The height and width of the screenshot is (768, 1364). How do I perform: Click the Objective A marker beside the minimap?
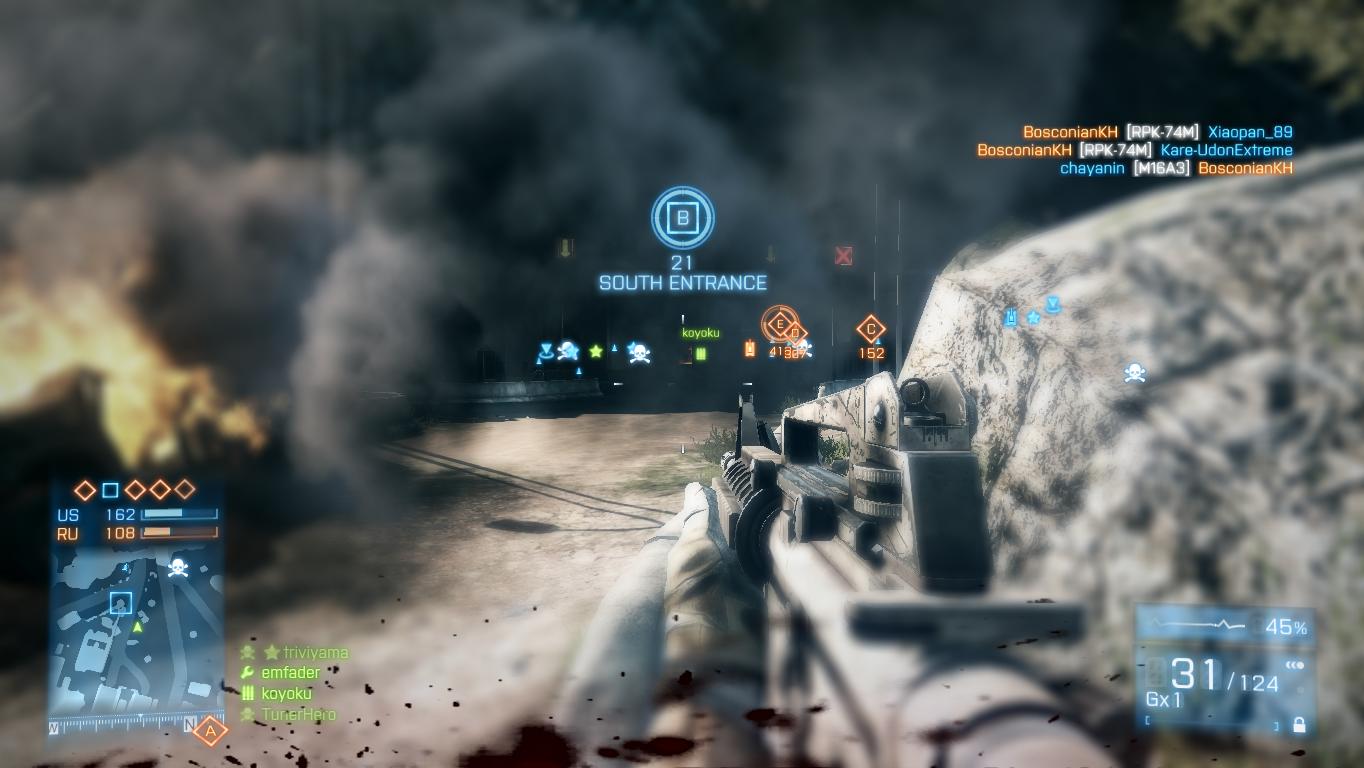[x=211, y=733]
